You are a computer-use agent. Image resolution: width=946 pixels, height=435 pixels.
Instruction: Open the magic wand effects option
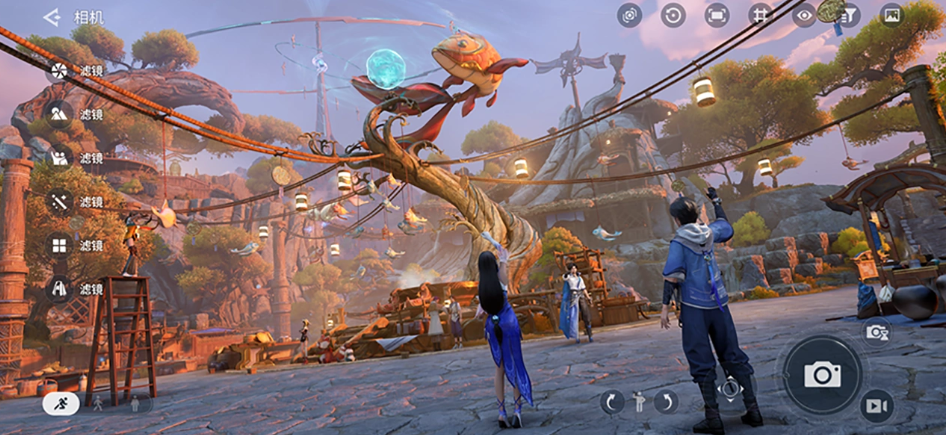[x=59, y=201]
